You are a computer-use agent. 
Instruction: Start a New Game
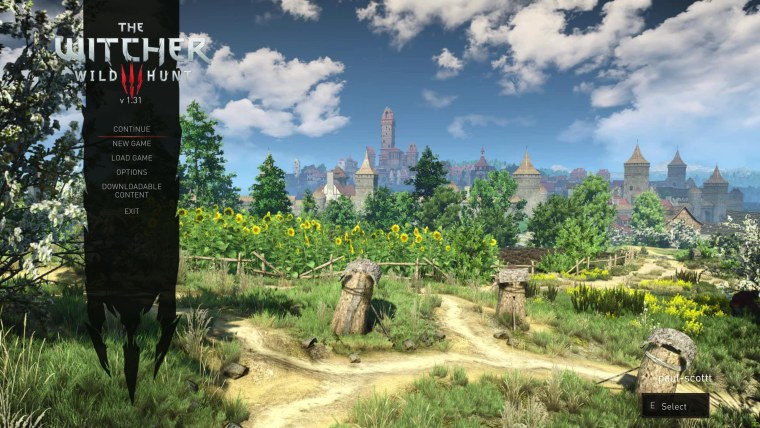(x=131, y=143)
